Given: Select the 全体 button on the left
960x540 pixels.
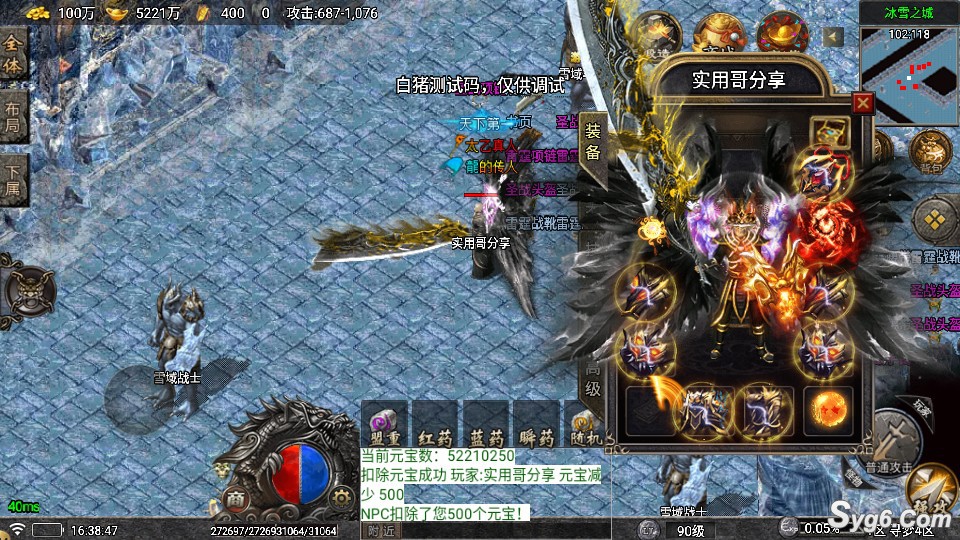Looking at the screenshot, I should click(13, 54).
